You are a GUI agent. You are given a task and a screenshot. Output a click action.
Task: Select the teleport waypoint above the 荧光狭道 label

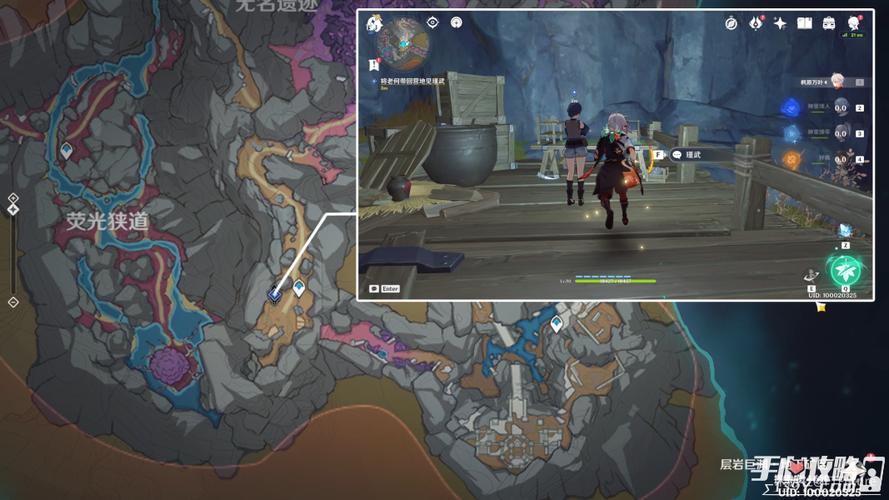[66, 150]
